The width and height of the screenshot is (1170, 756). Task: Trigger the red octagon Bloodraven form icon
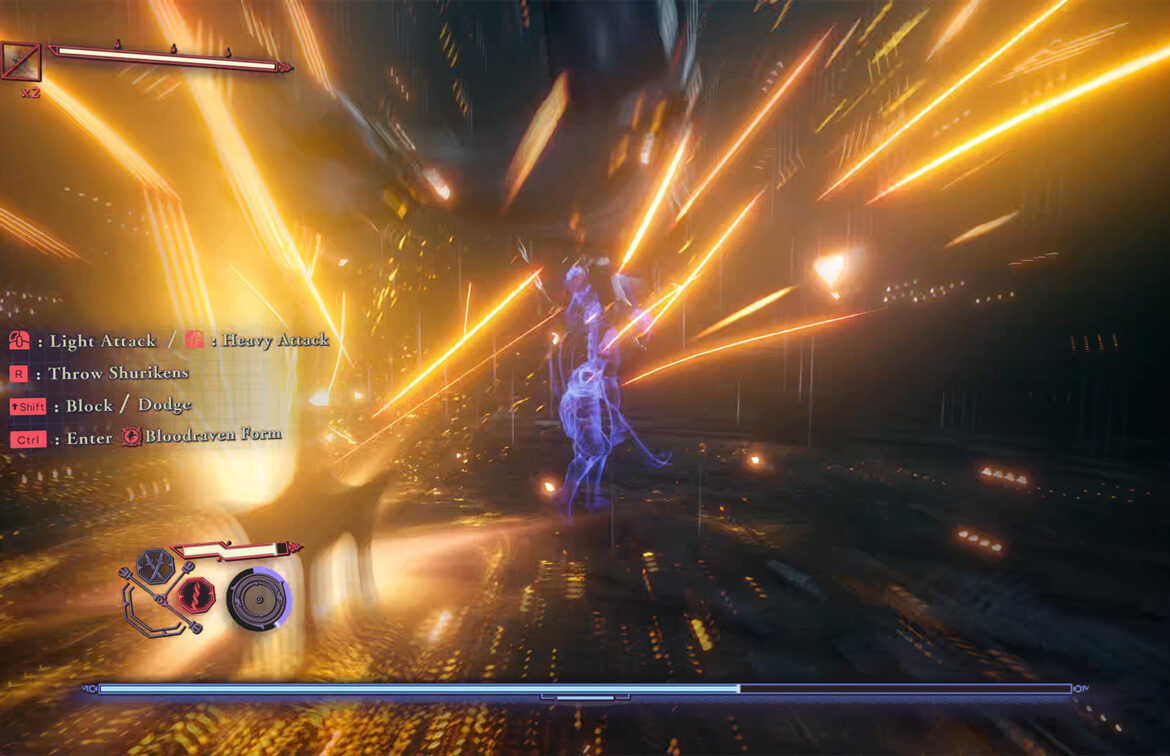(196, 596)
